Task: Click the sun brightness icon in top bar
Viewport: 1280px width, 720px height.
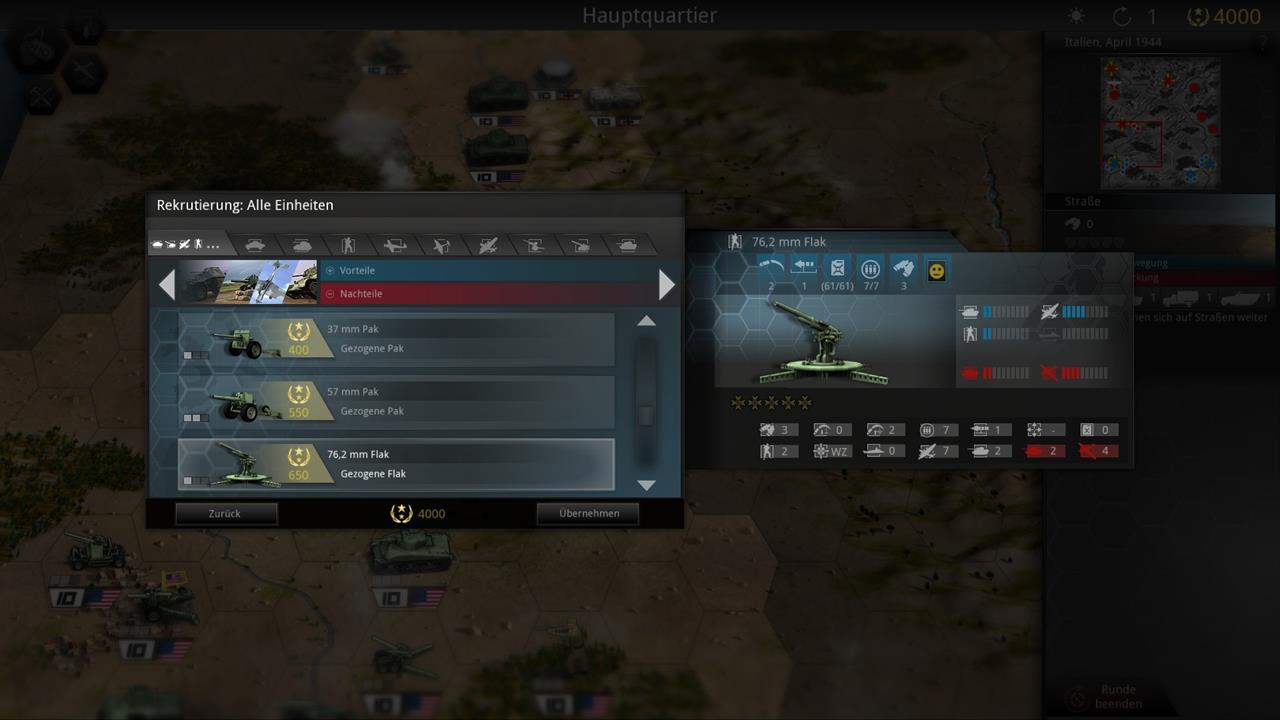Action: click(x=1075, y=16)
